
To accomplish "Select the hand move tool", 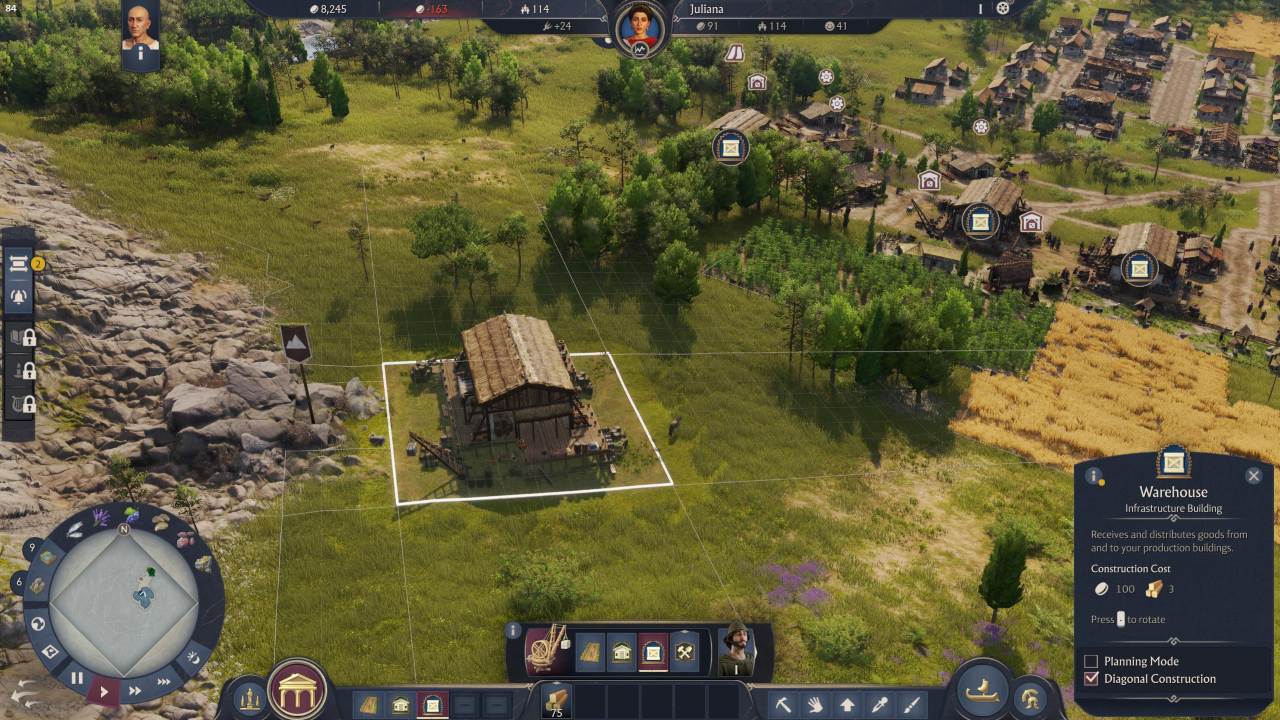I will tap(815, 704).
